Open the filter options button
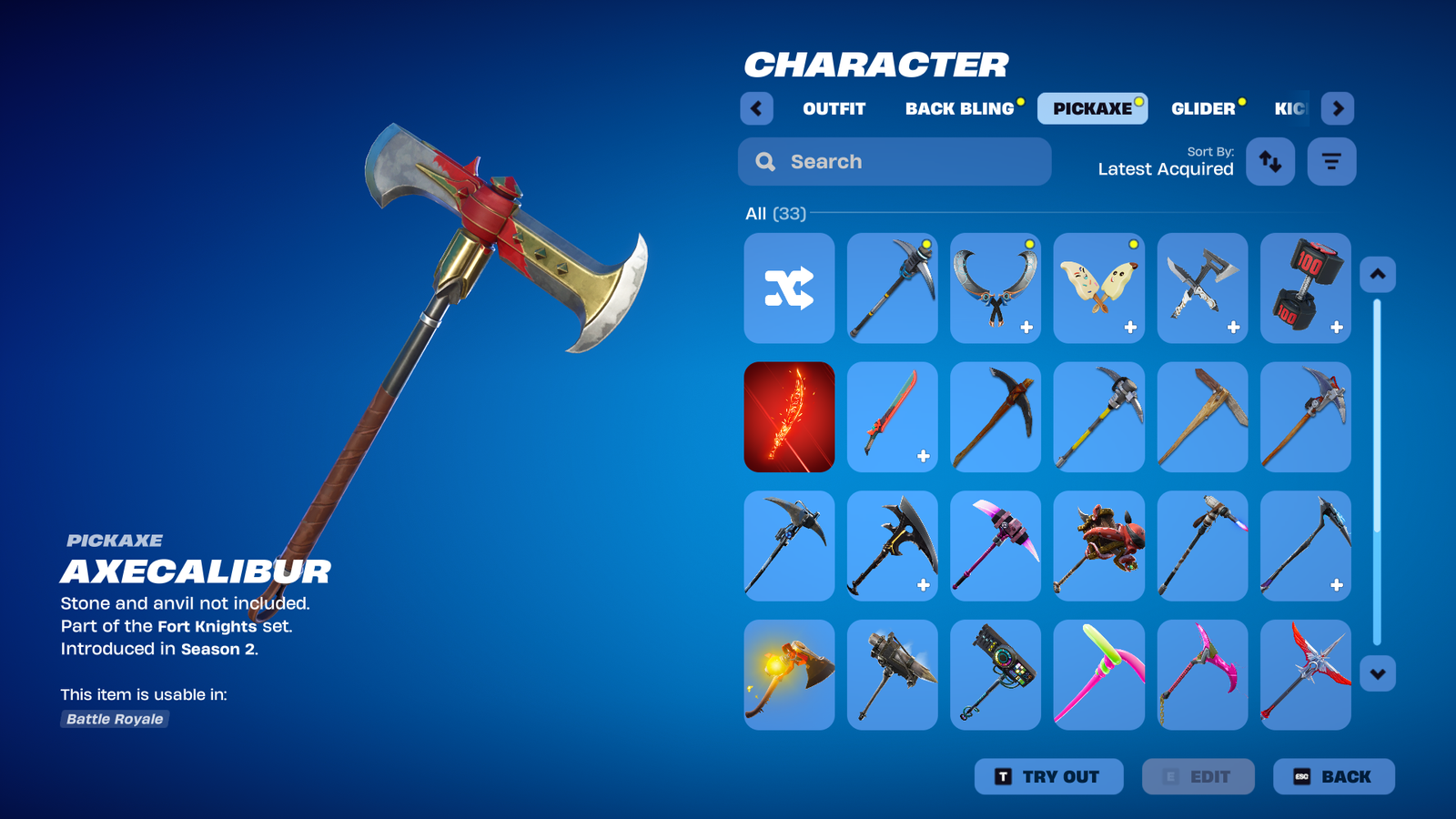 1331,162
